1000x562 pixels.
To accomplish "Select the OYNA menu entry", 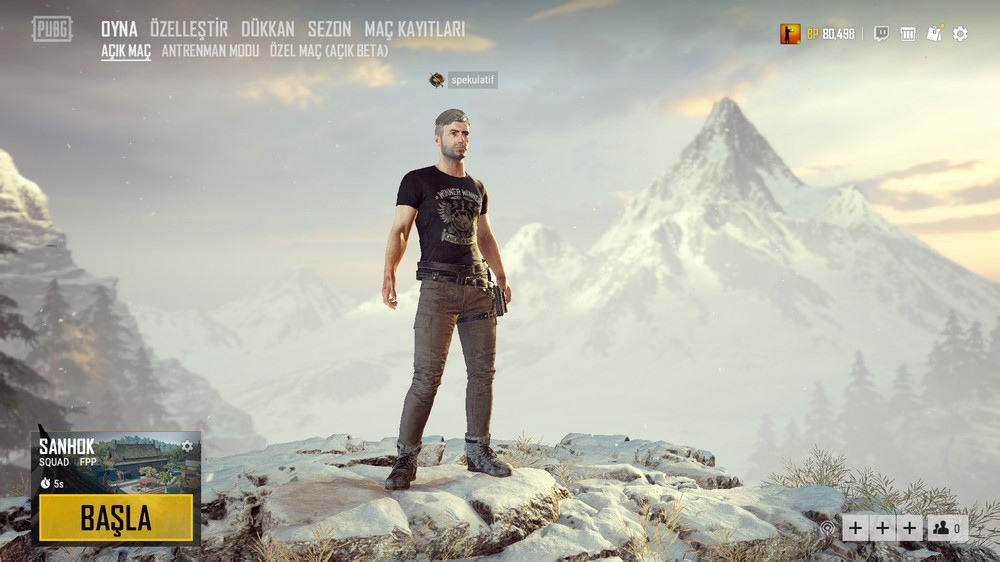I will pos(119,29).
